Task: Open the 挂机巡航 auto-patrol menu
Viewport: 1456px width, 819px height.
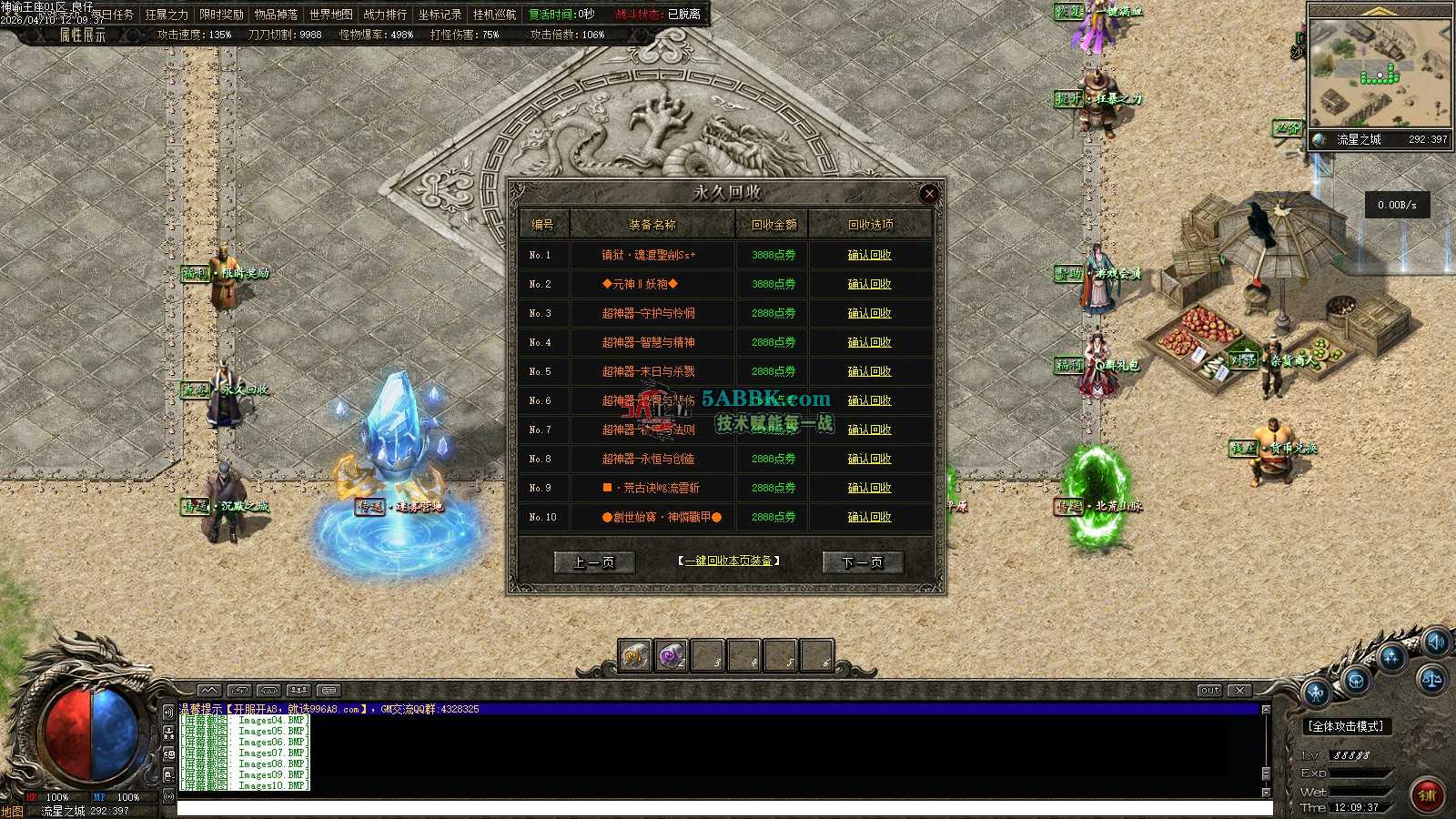Action: pos(494,15)
